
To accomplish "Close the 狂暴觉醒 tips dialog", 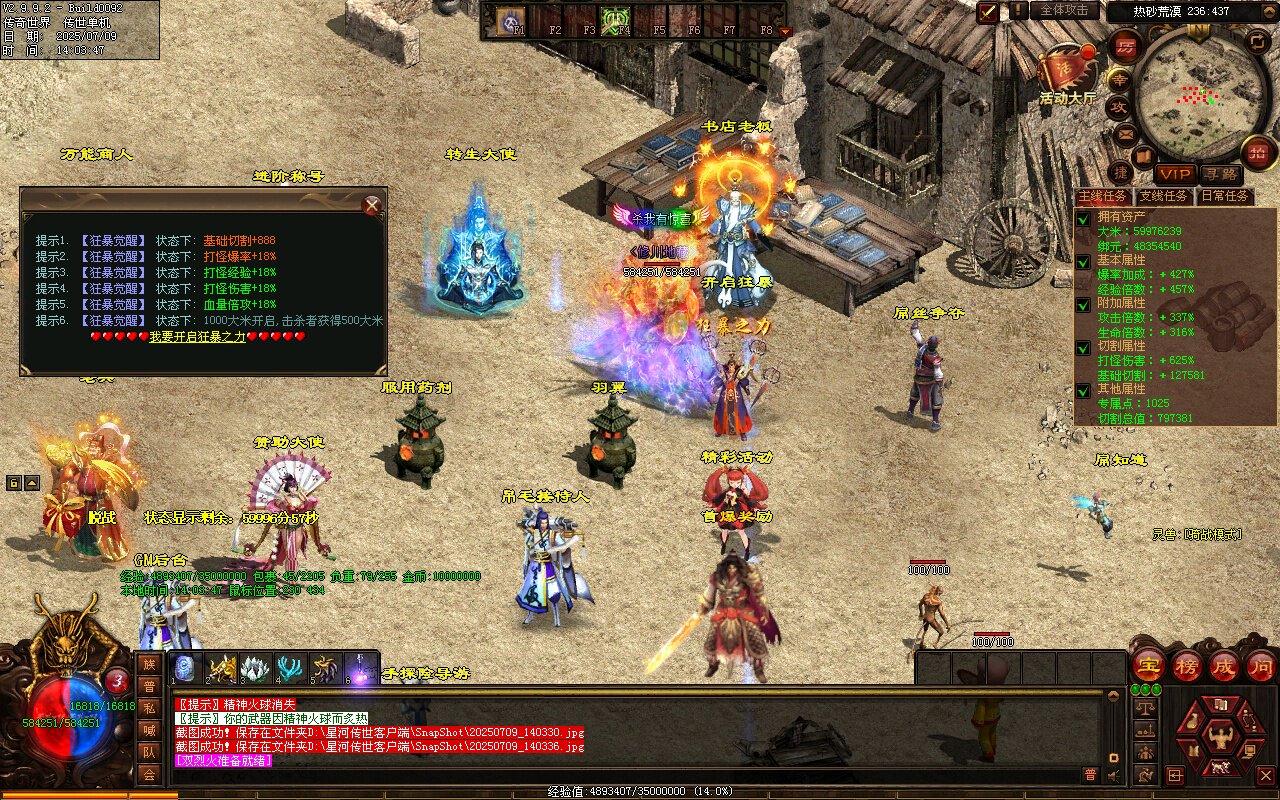I will tap(372, 206).
